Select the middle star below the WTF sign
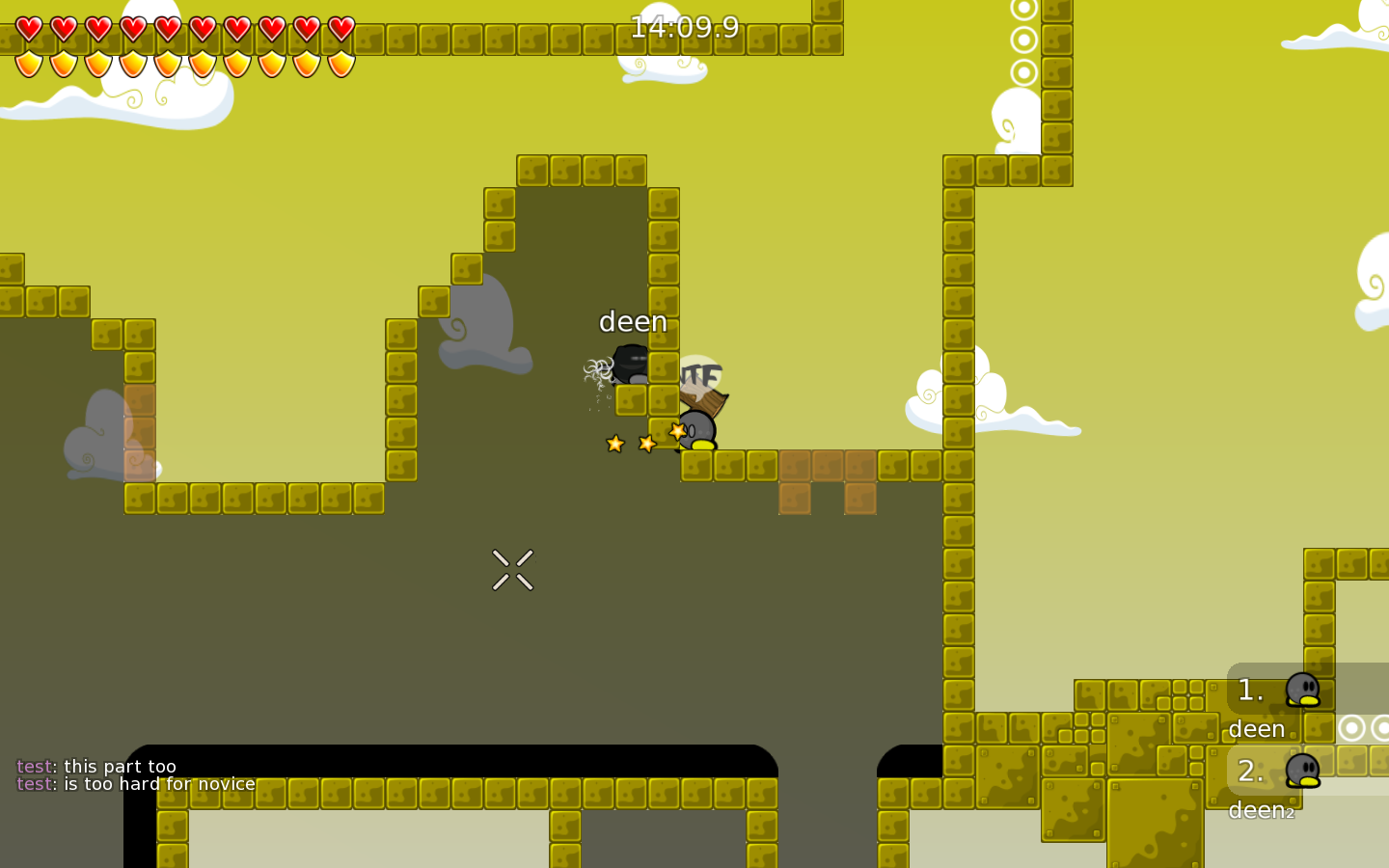1389x868 pixels. click(645, 442)
